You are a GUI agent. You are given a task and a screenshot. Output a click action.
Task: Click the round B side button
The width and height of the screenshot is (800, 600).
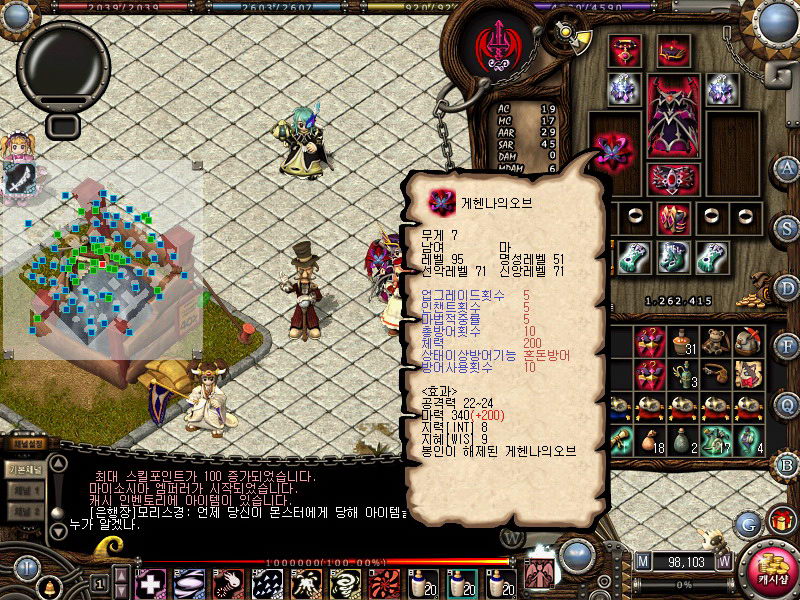coord(787,464)
